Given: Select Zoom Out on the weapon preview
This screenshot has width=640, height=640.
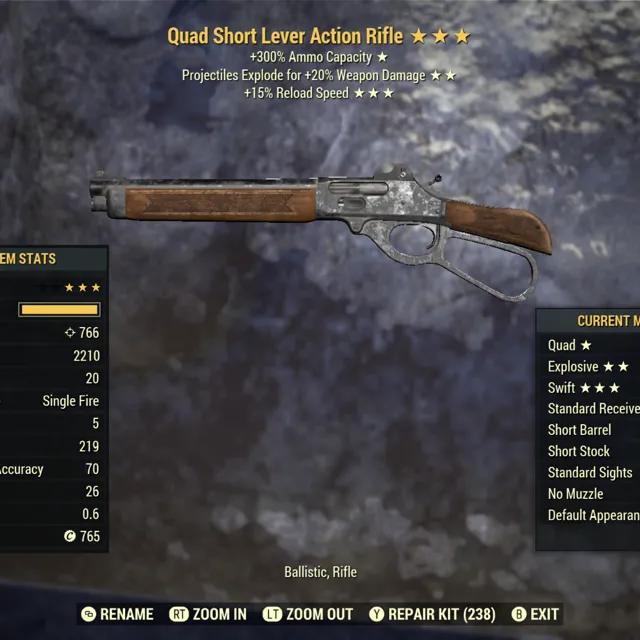Looking at the screenshot, I should [x=308, y=614].
